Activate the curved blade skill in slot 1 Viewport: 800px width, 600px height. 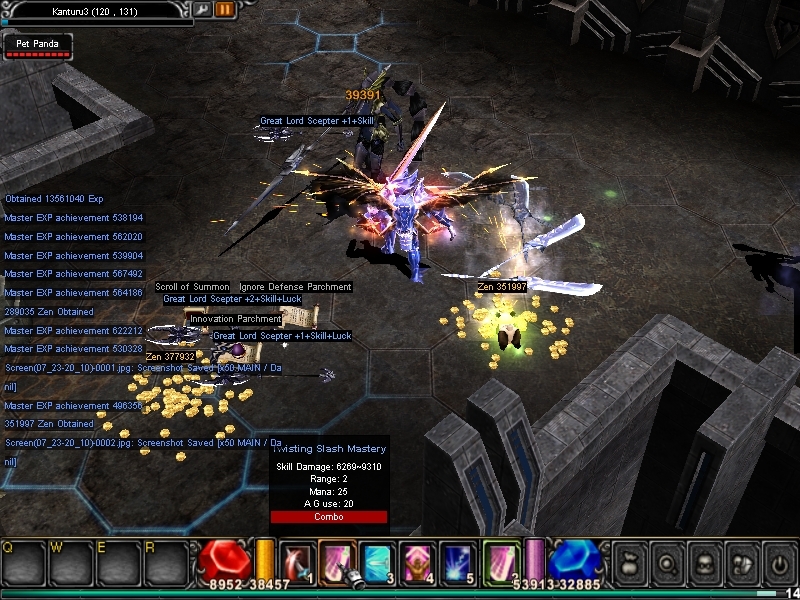(x=298, y=561)
